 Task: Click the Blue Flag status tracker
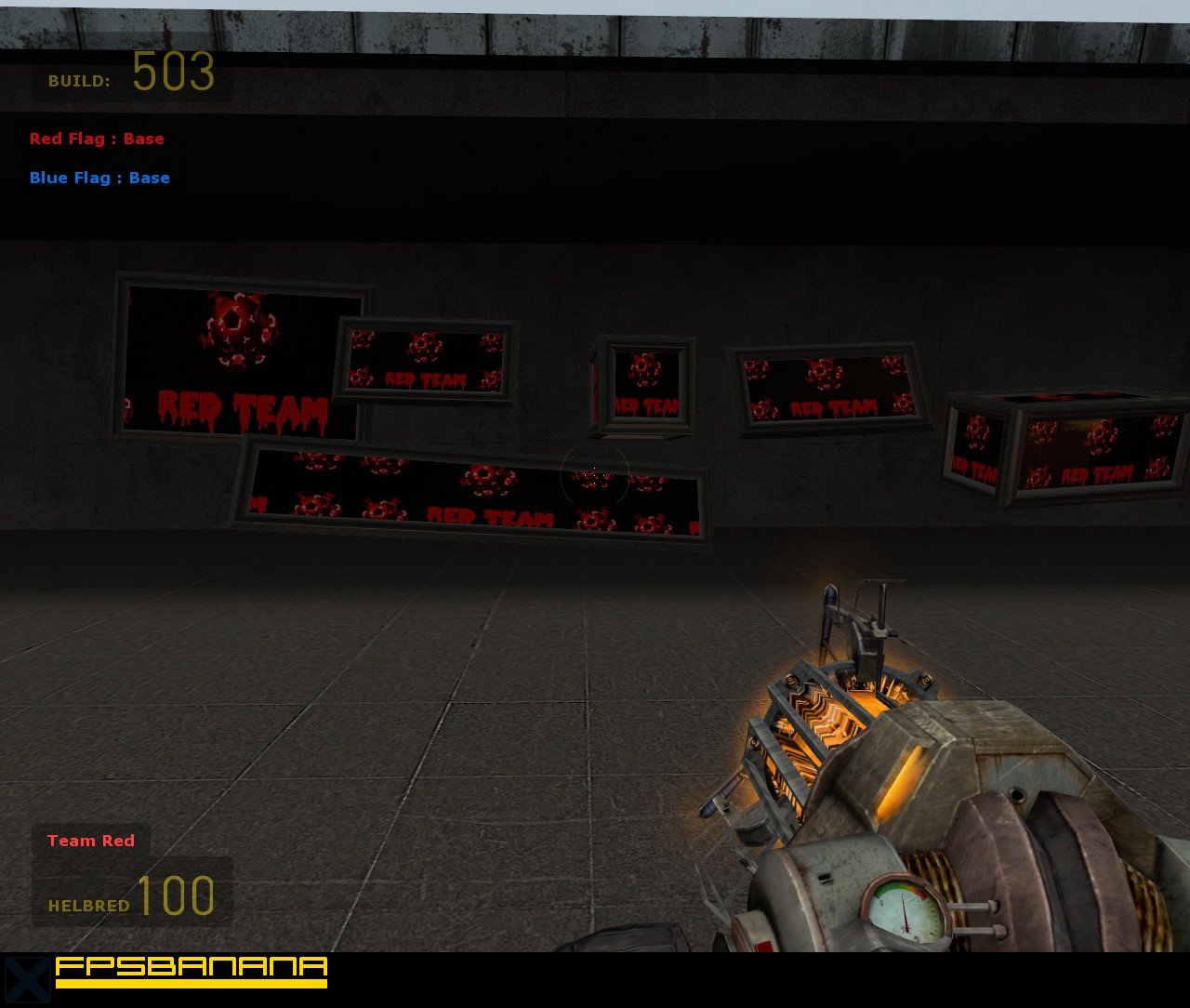tap(99, 178)
